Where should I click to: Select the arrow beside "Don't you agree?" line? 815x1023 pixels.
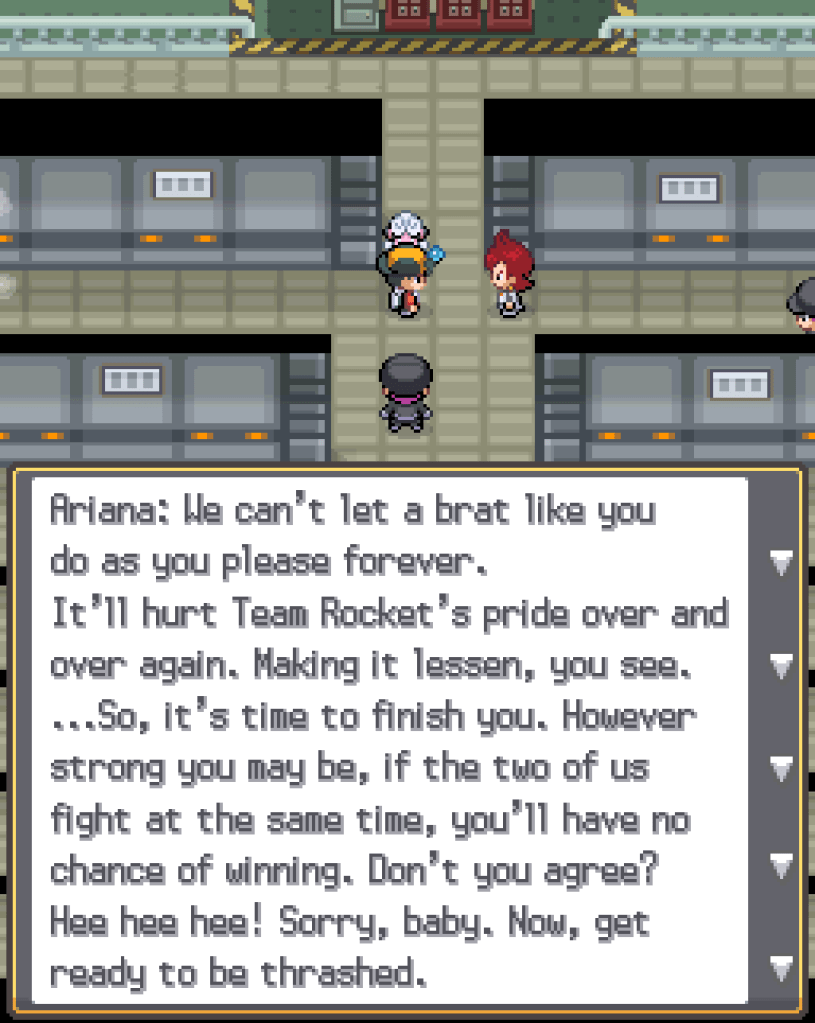point(782,864)
